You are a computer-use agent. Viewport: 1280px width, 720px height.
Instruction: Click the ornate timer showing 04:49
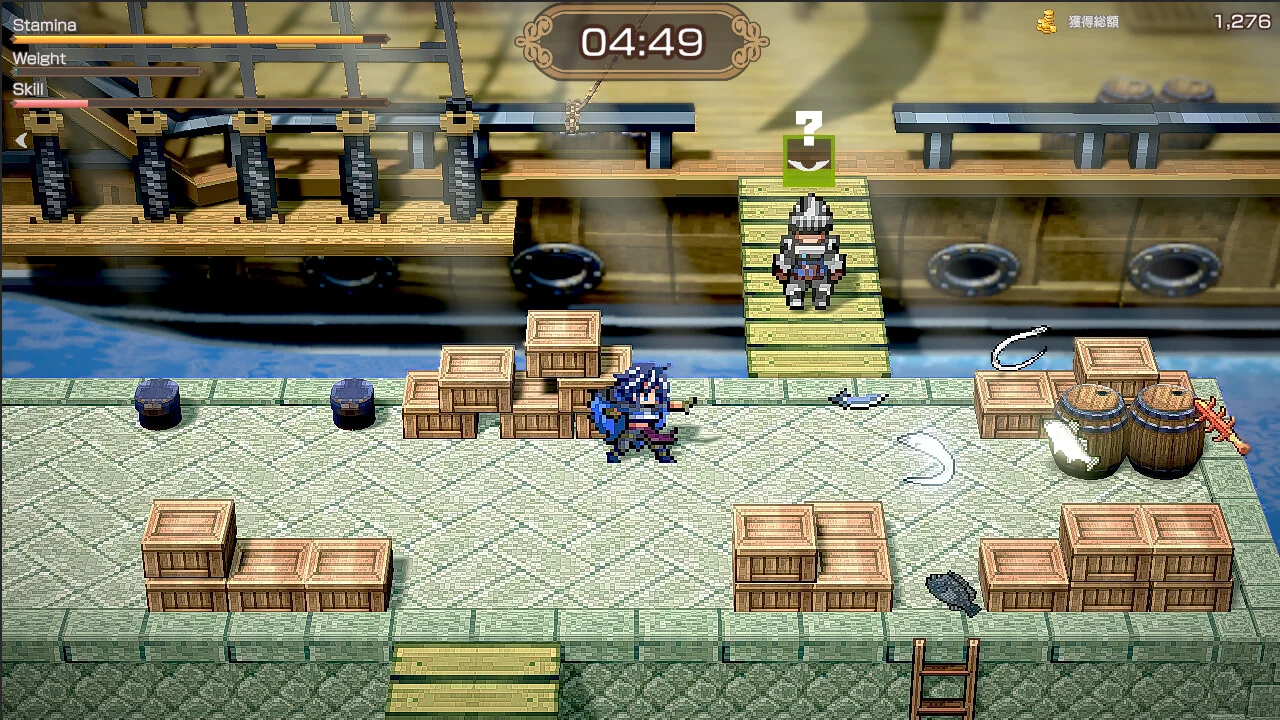pyautogui.click(x=641, y=42)
